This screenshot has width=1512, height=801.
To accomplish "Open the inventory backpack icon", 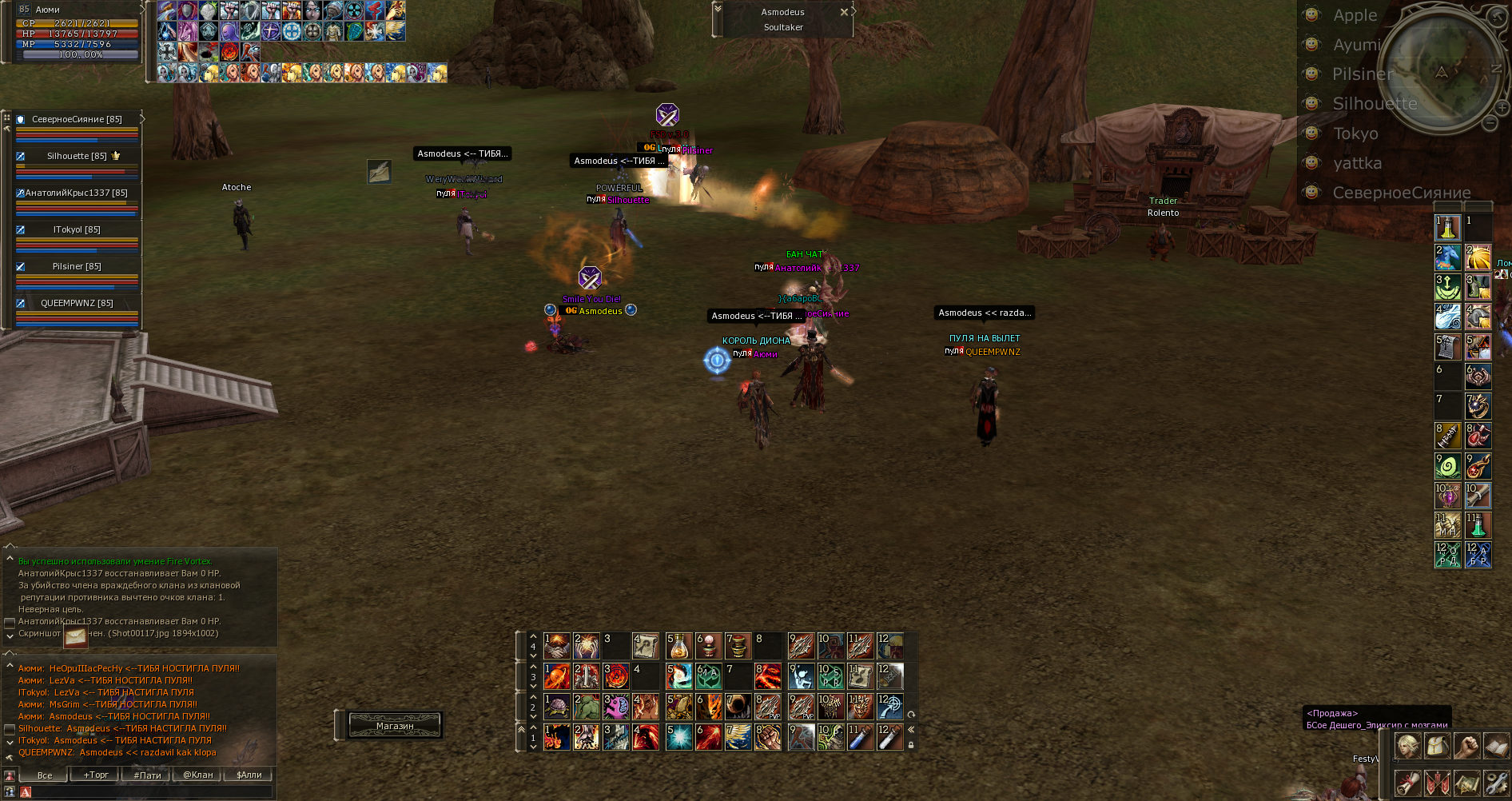I will click(1438, 746).
